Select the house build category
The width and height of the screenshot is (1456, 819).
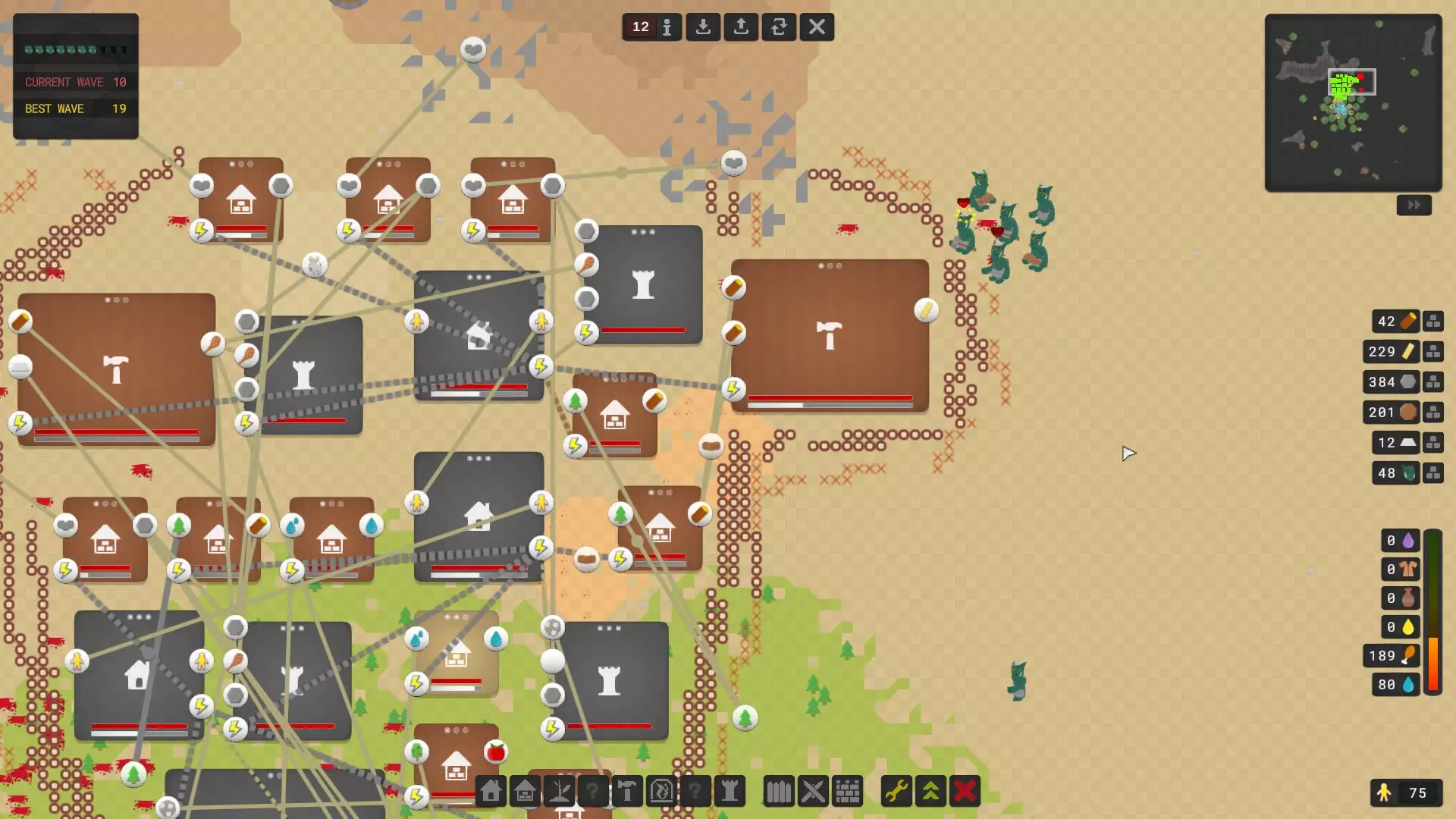click(x=491, y=792)
